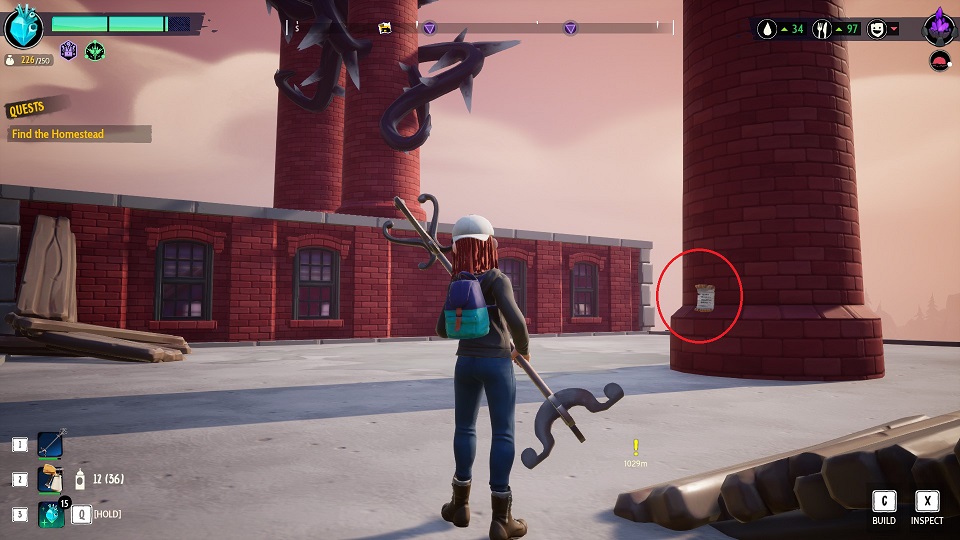This screenshot has width=960, height=540.
Task: Click the purple castle status buff icon
Action: pos(69,50)
